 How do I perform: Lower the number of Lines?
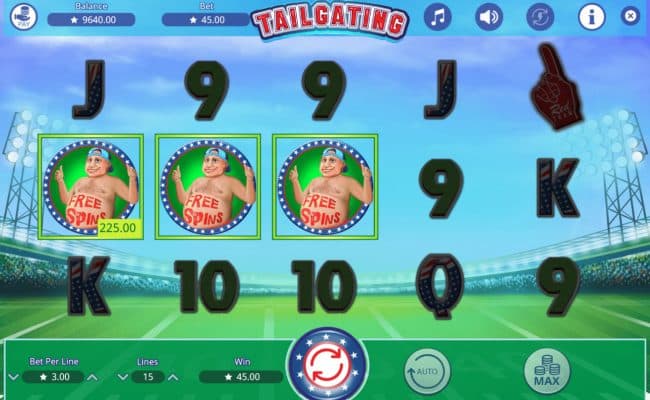pyautogui.click(x=121, y=378)
